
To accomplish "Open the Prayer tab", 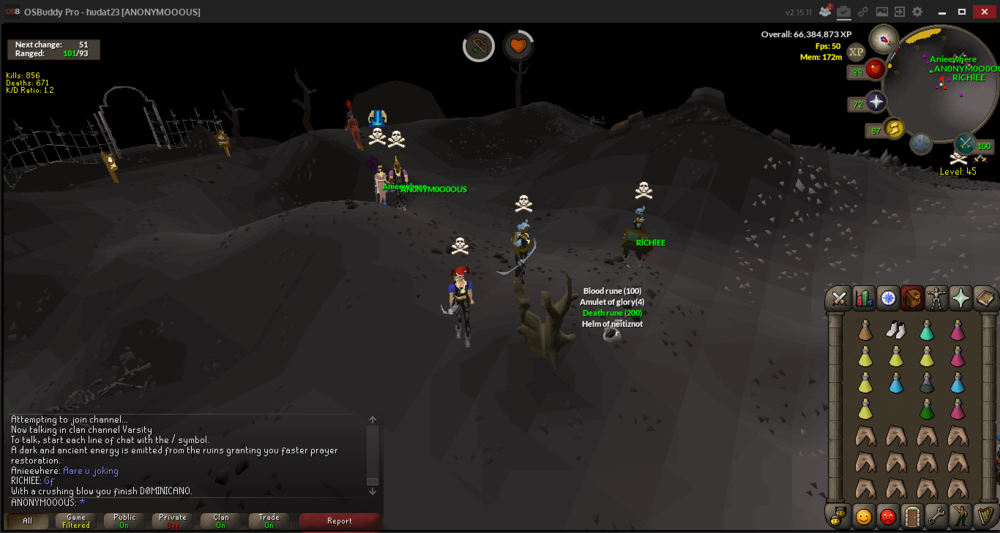I will [960, 297].
